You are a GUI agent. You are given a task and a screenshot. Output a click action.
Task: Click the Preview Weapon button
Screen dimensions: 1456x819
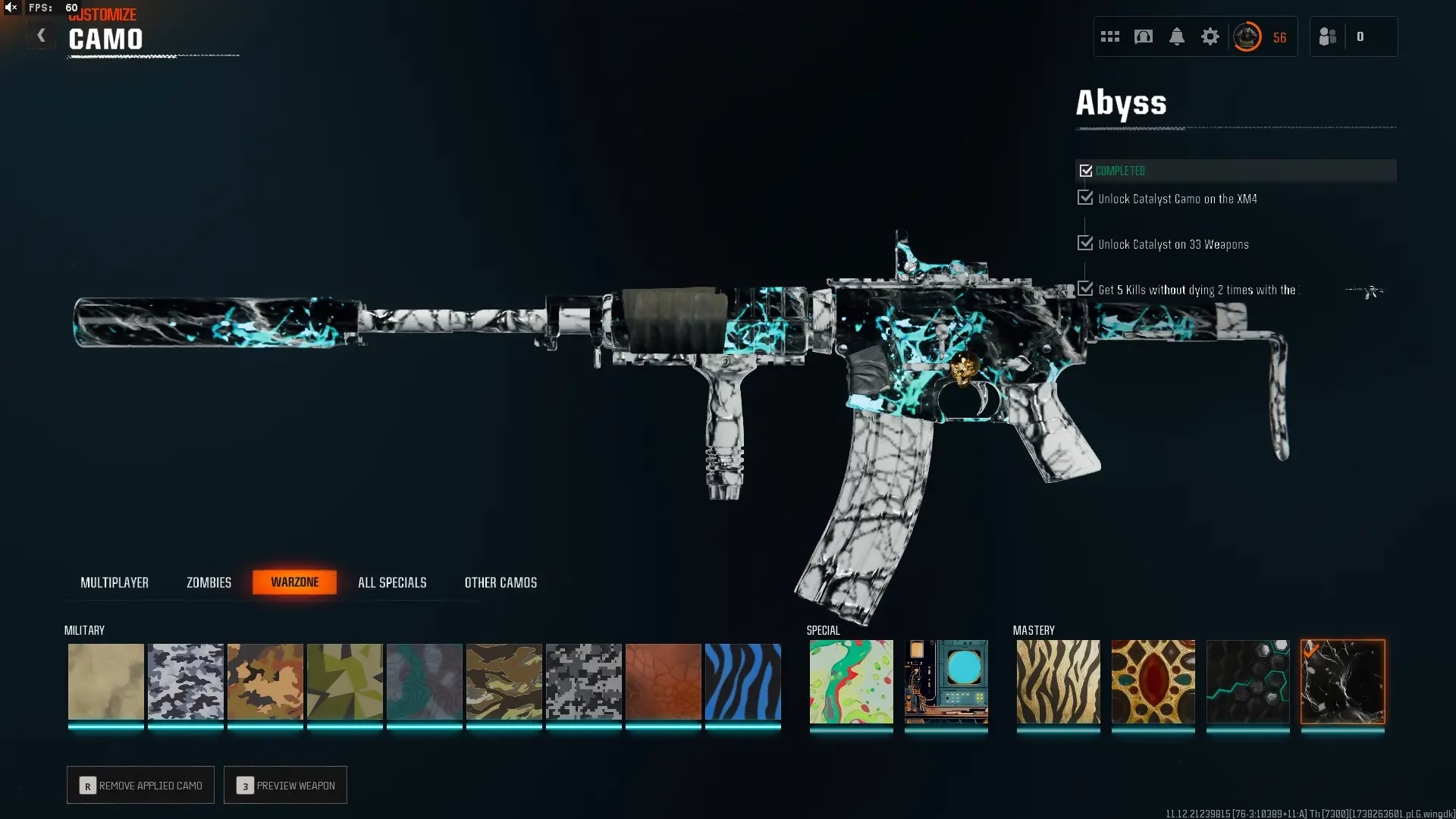click(x=285, y=785)
